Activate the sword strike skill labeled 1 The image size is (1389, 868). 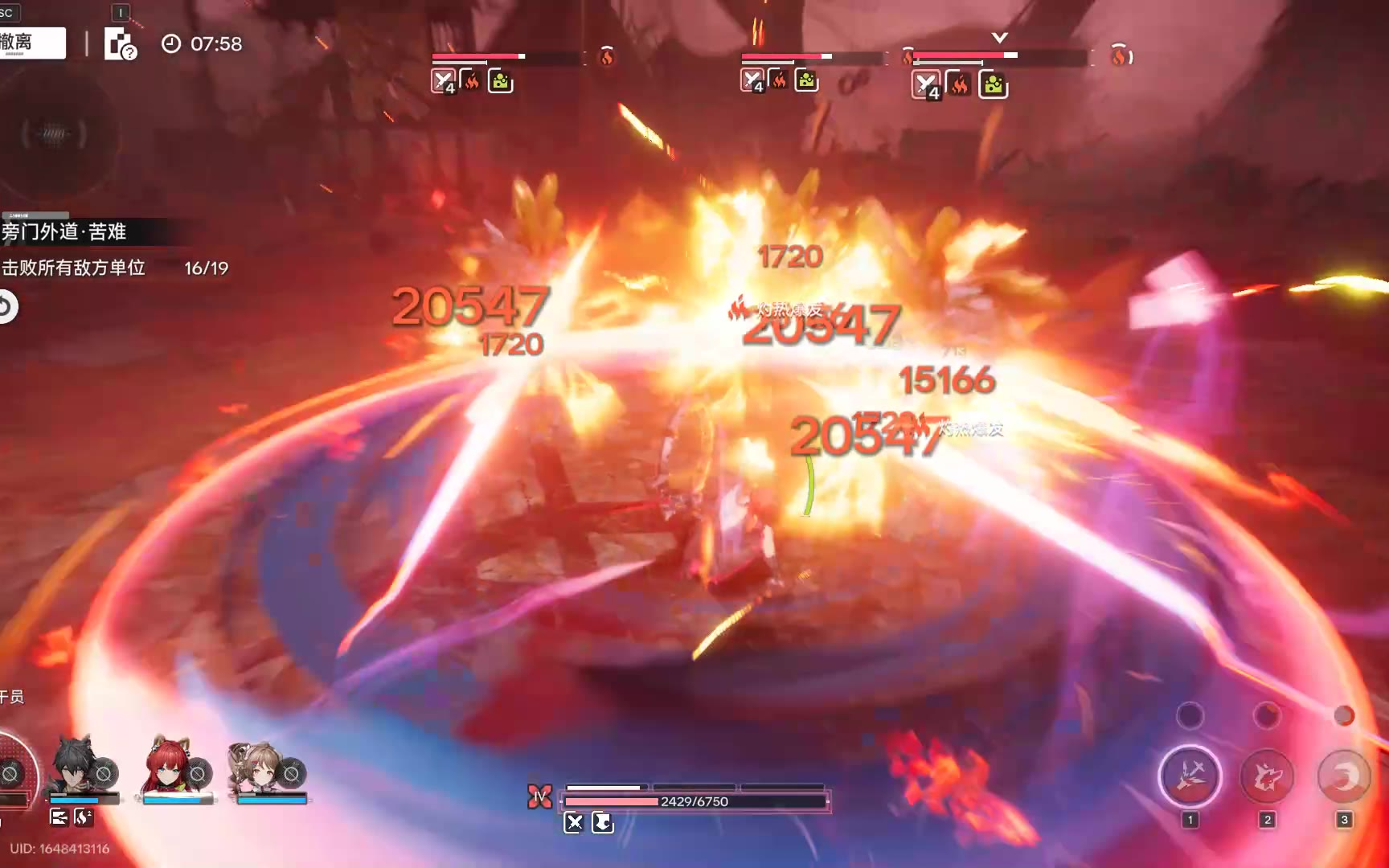(1190, 776)
